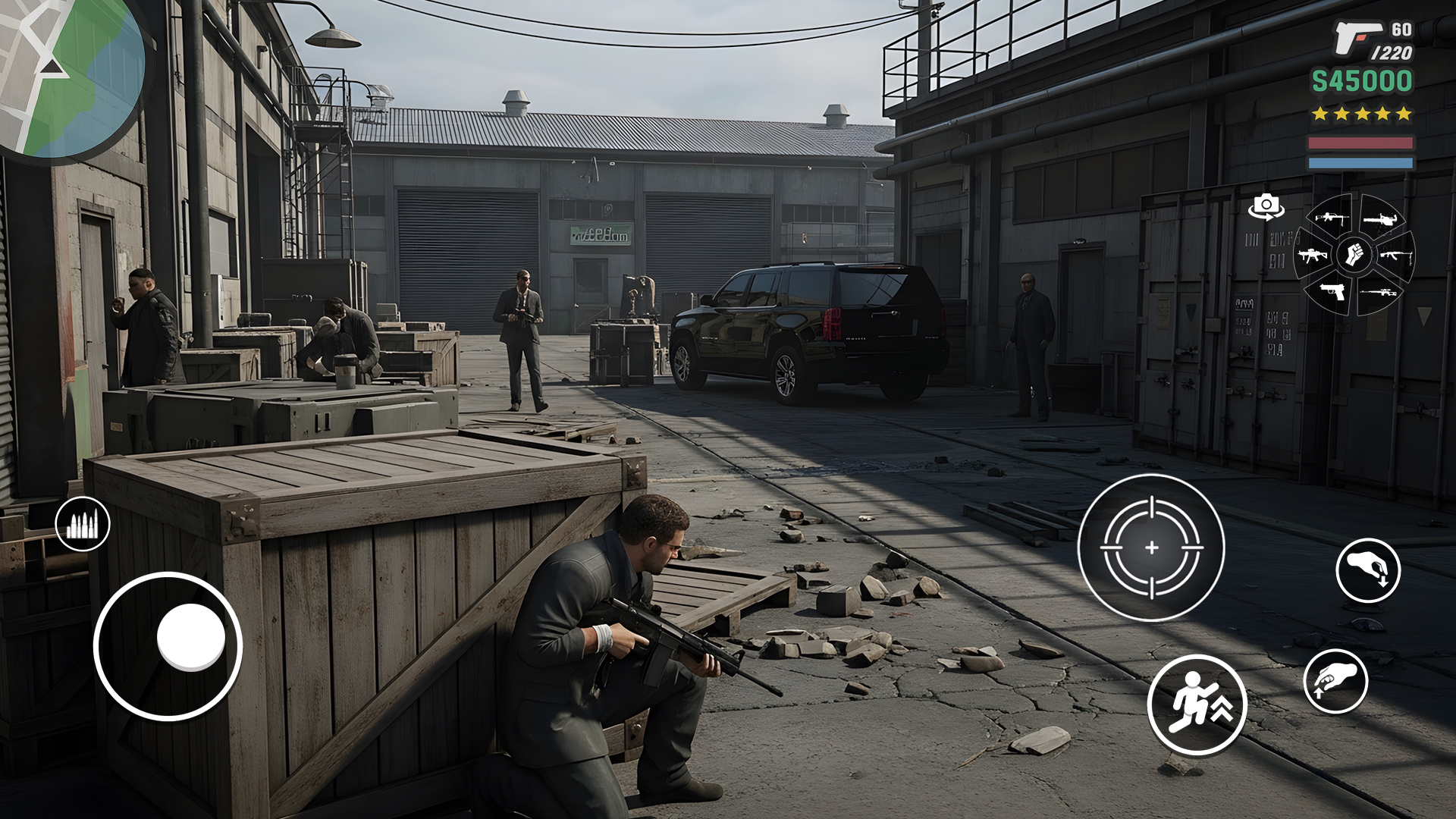Tap the running figure sprint button
Screen dimensions: 1456x819
[x=1197, y=704]
